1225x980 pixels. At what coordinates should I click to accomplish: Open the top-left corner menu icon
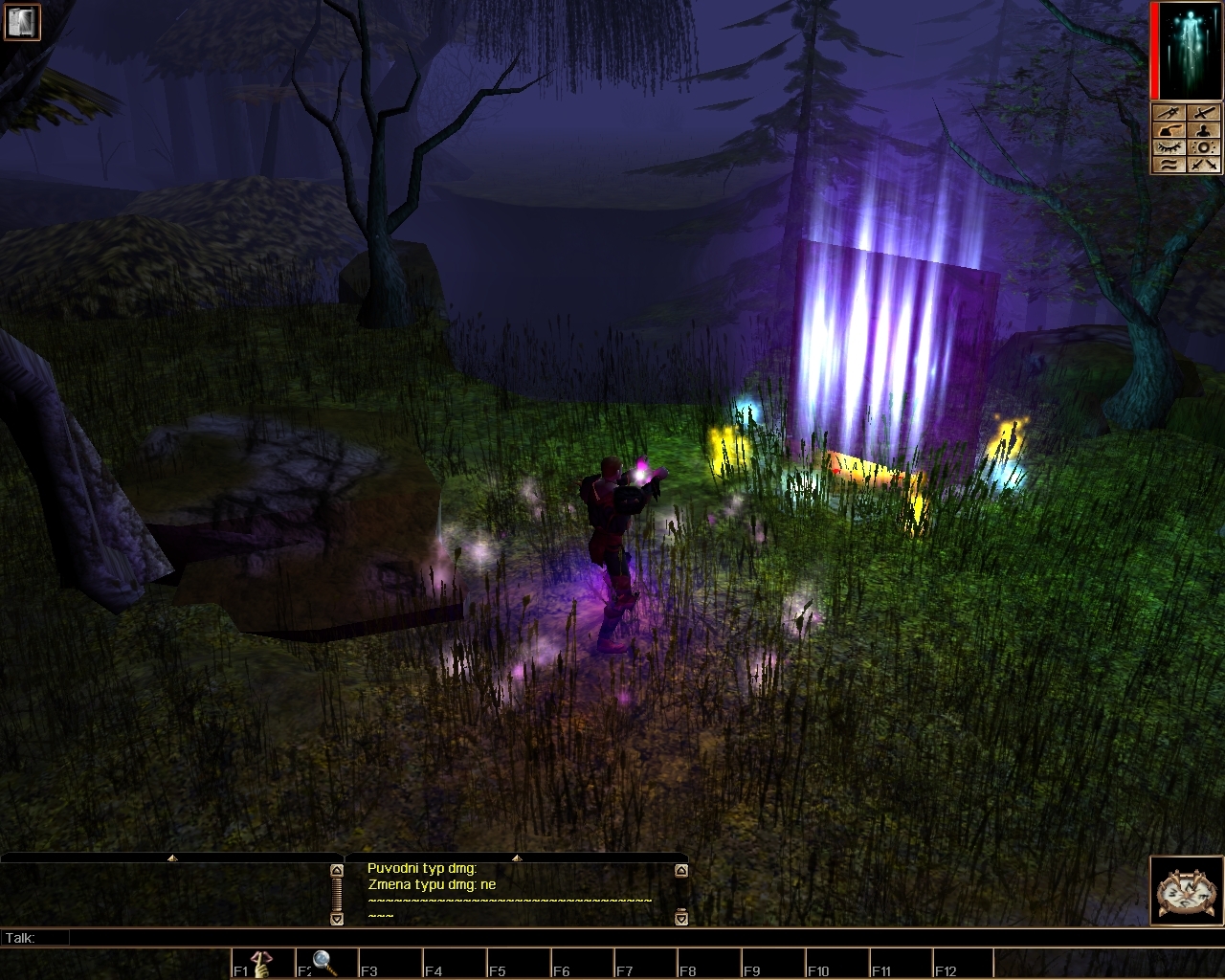pyautogui.click(x=18, y=21)
